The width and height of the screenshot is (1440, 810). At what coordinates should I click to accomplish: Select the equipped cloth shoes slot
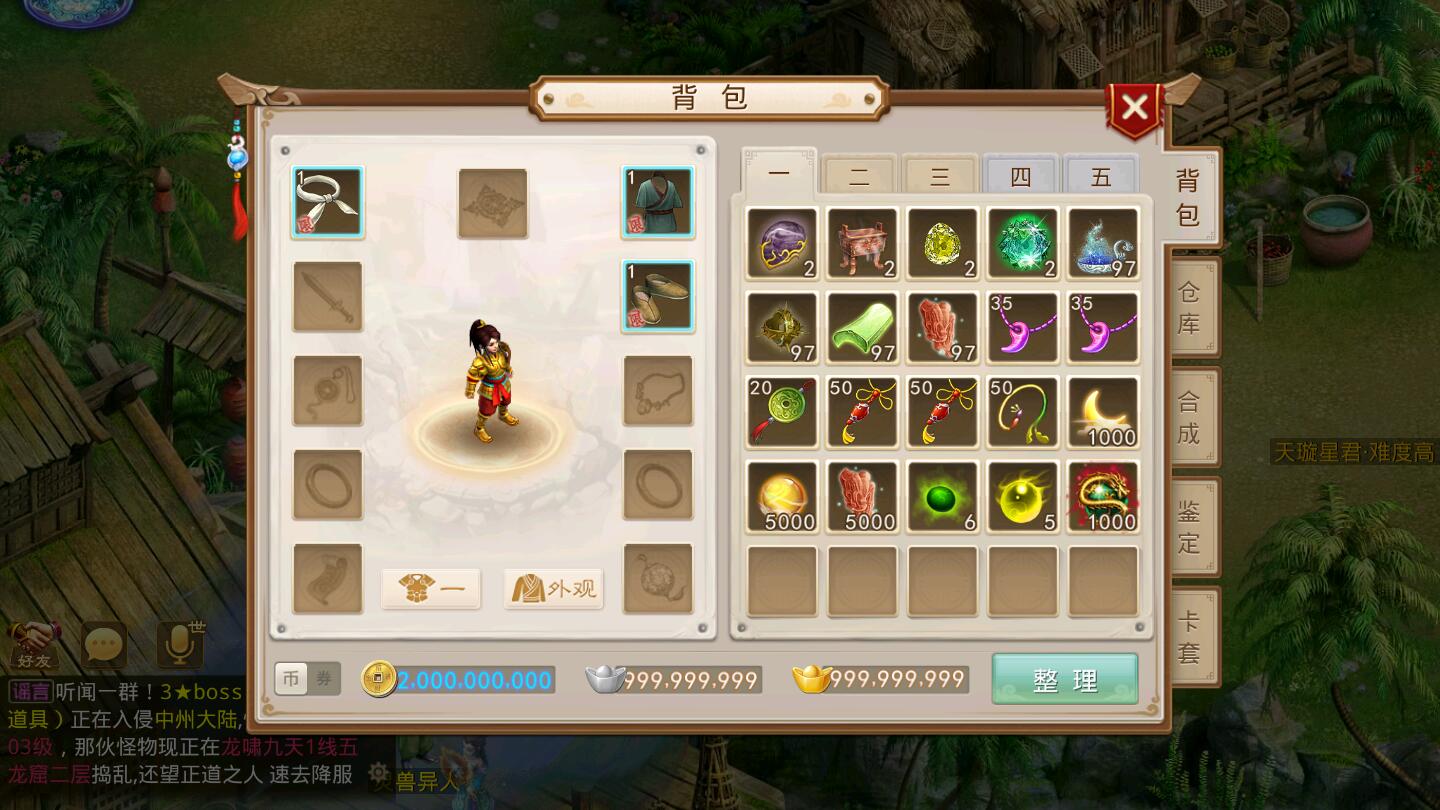point(658,296)
